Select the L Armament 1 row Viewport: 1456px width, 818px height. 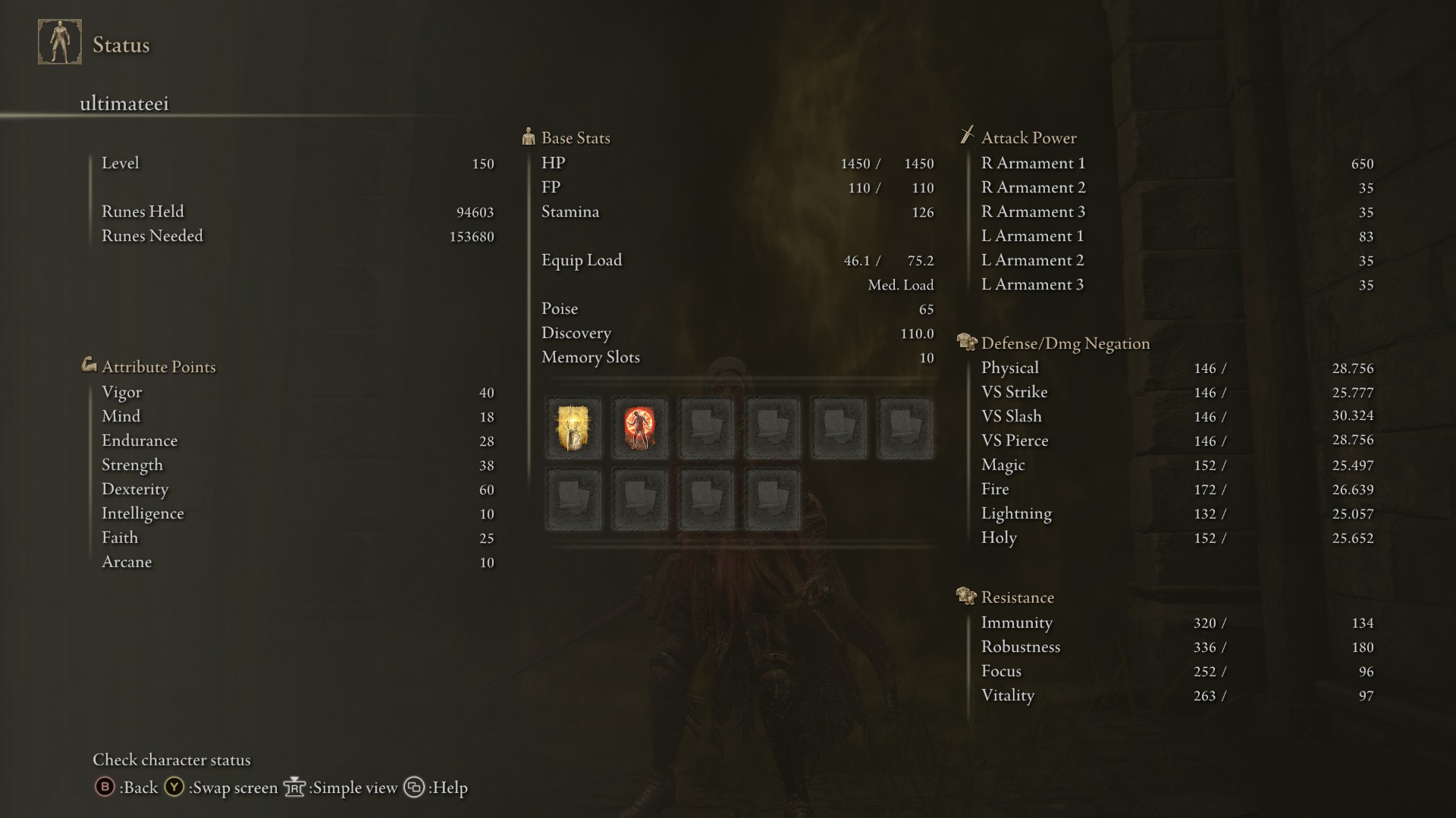[x=1176, y=236]
